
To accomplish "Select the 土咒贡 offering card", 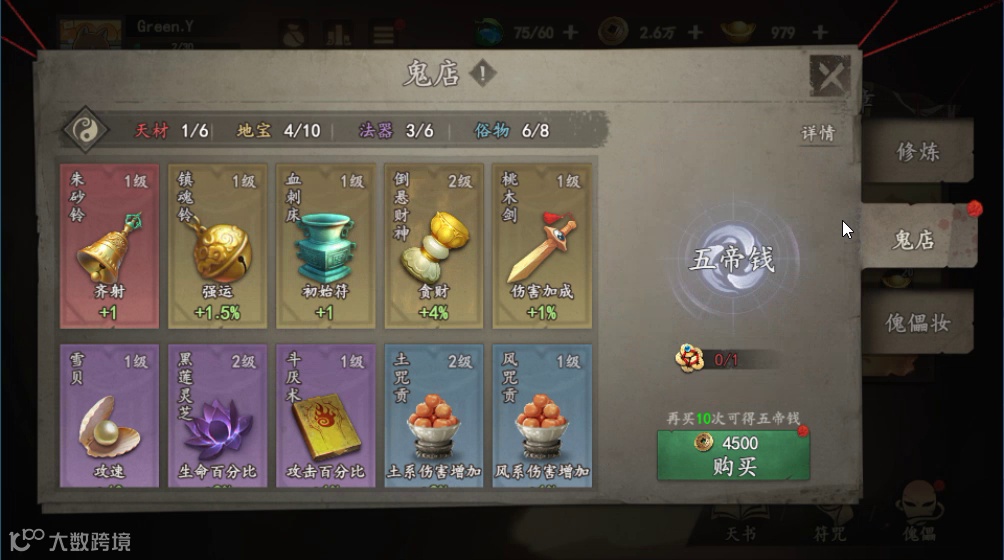I will pyautogui.click(x=433, y=416).
